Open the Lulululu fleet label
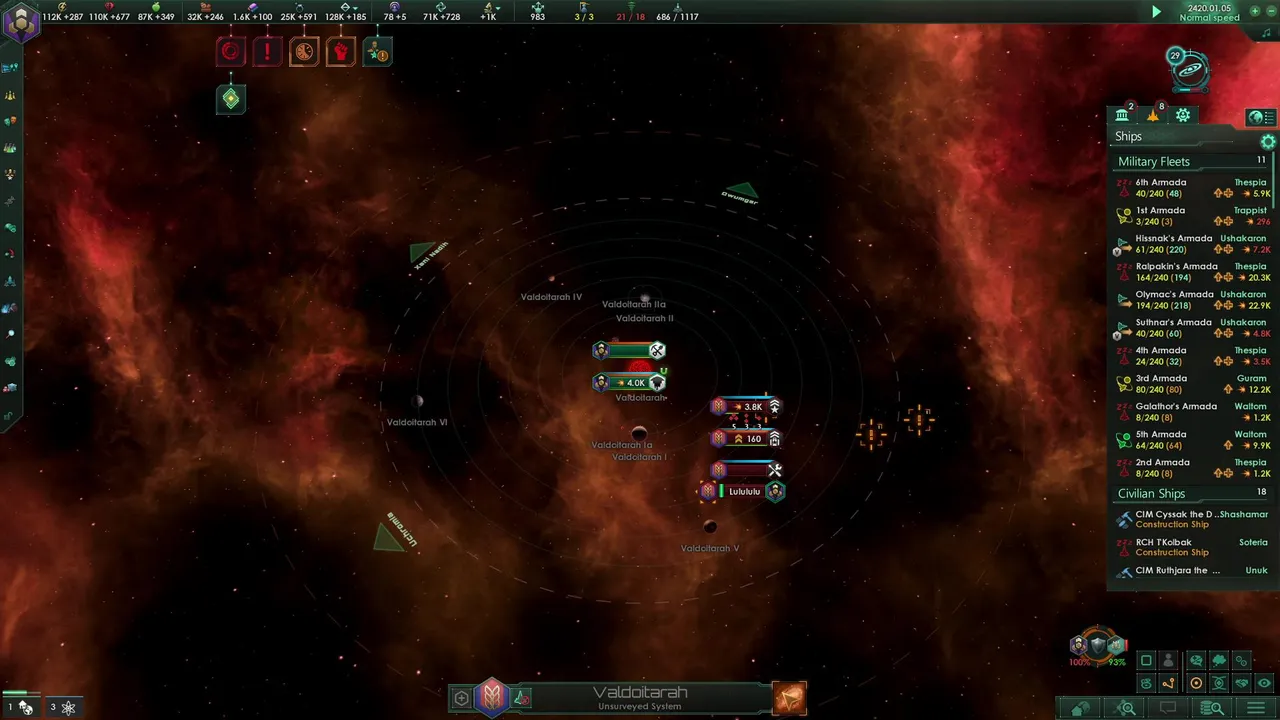The width and height of the screenshot is (1280, 720). [x=744, y=492]
